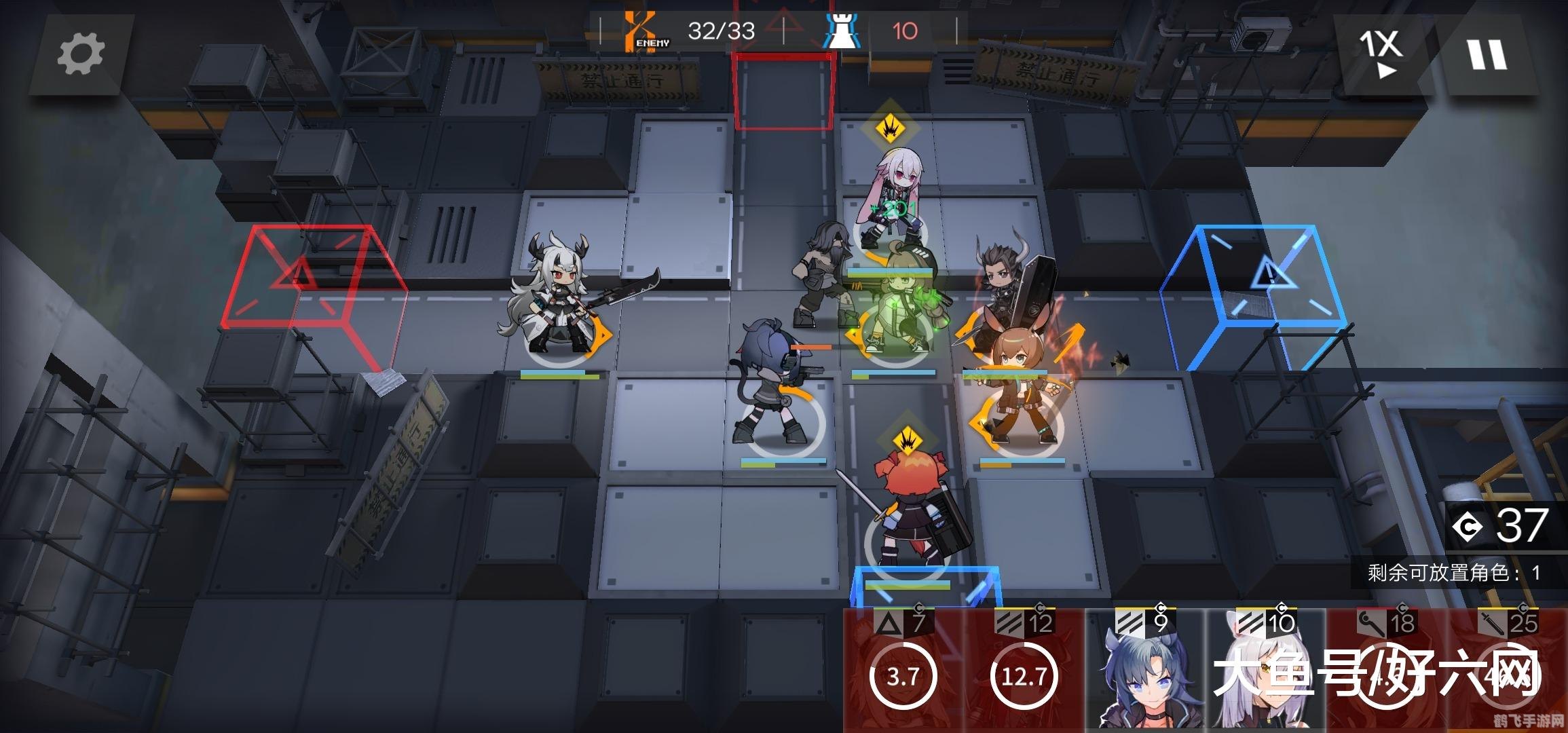Activate the skill-ready icon above the pink-haired operator
Image resolution: width=1568 pixels, height=733 pixels.
pos(889,127)
